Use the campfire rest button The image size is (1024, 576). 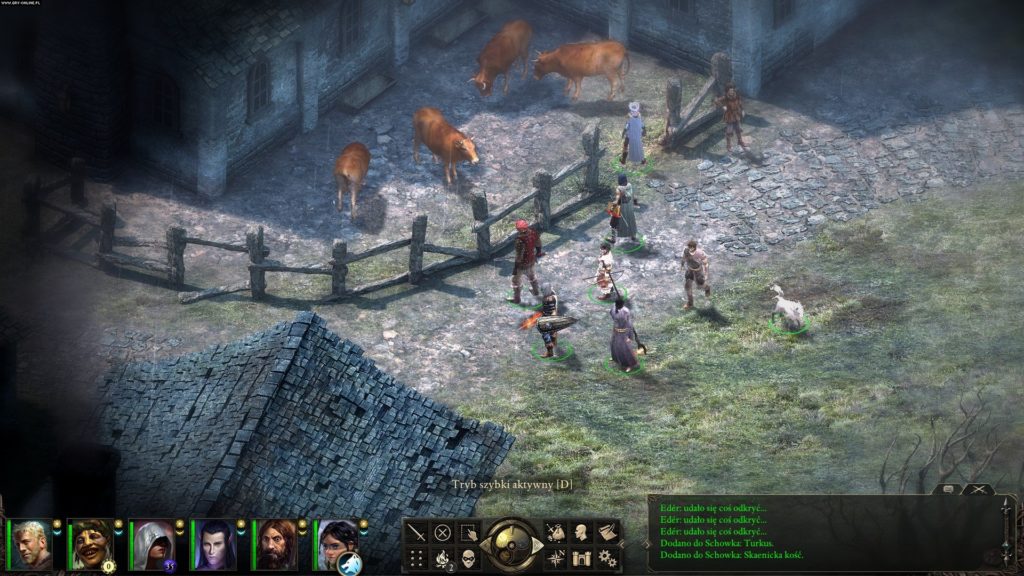[442, 558]
